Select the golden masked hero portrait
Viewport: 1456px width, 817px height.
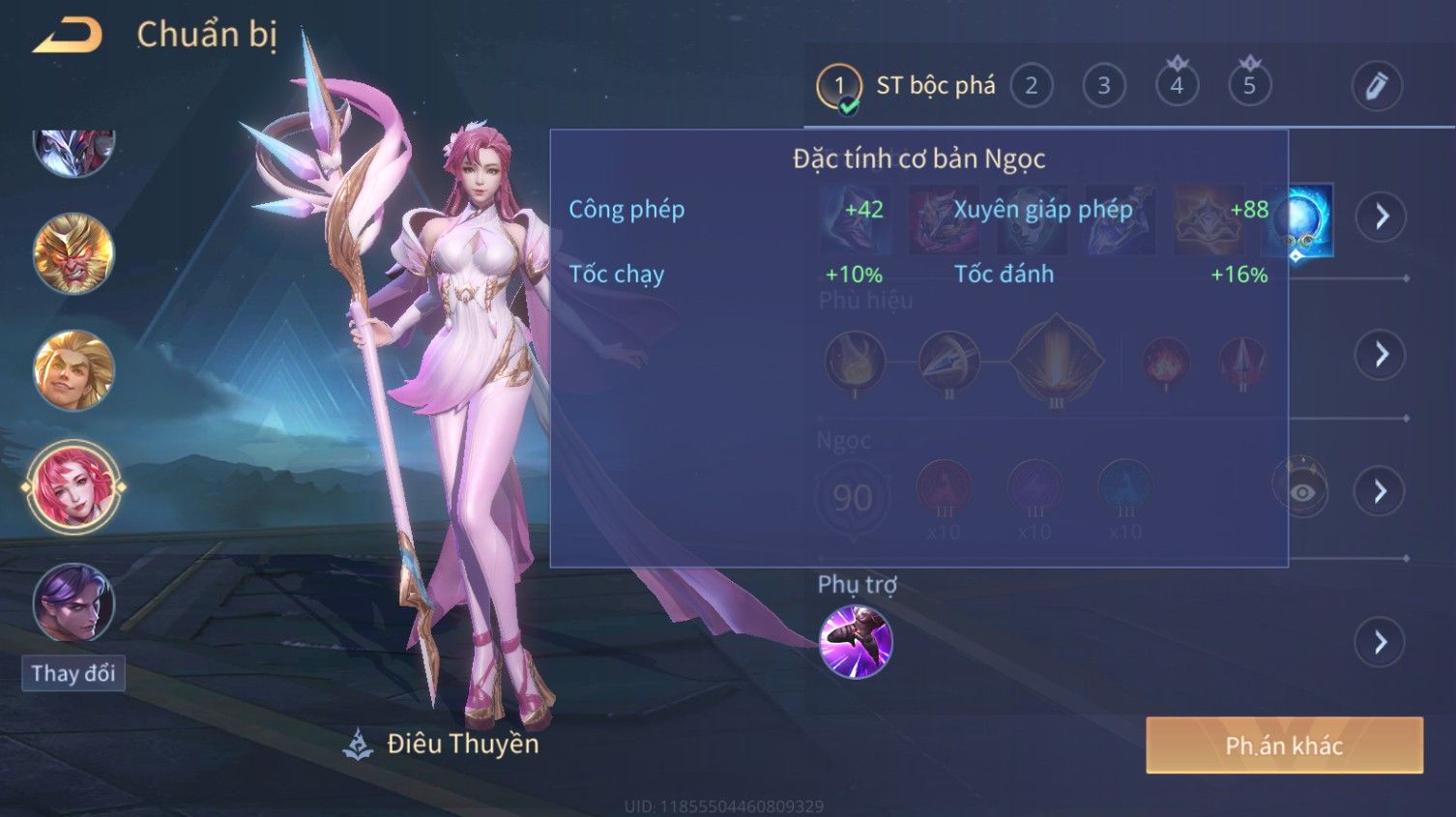tap(73, 254)
